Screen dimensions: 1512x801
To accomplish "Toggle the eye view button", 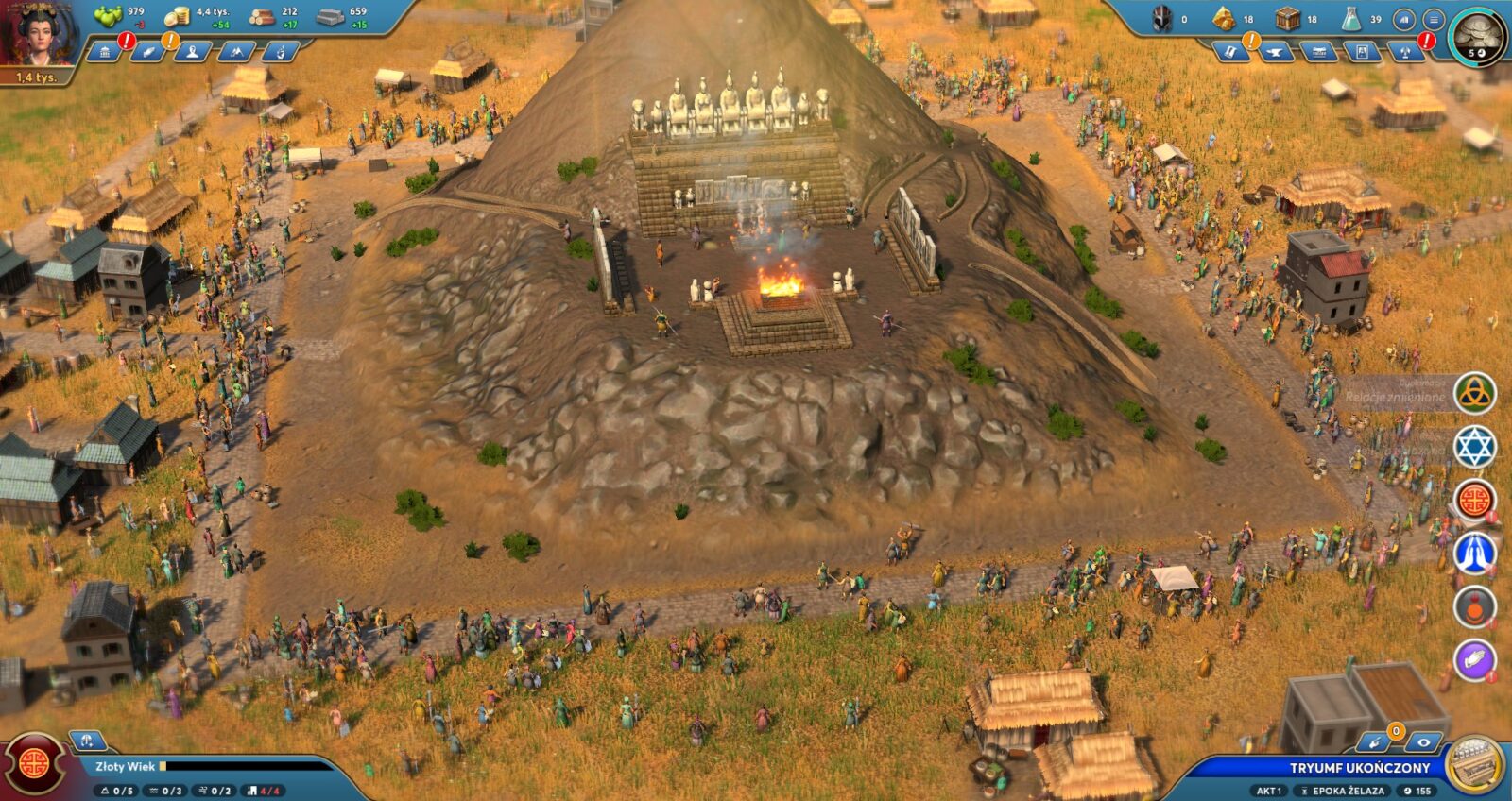I will [1421, 742].
